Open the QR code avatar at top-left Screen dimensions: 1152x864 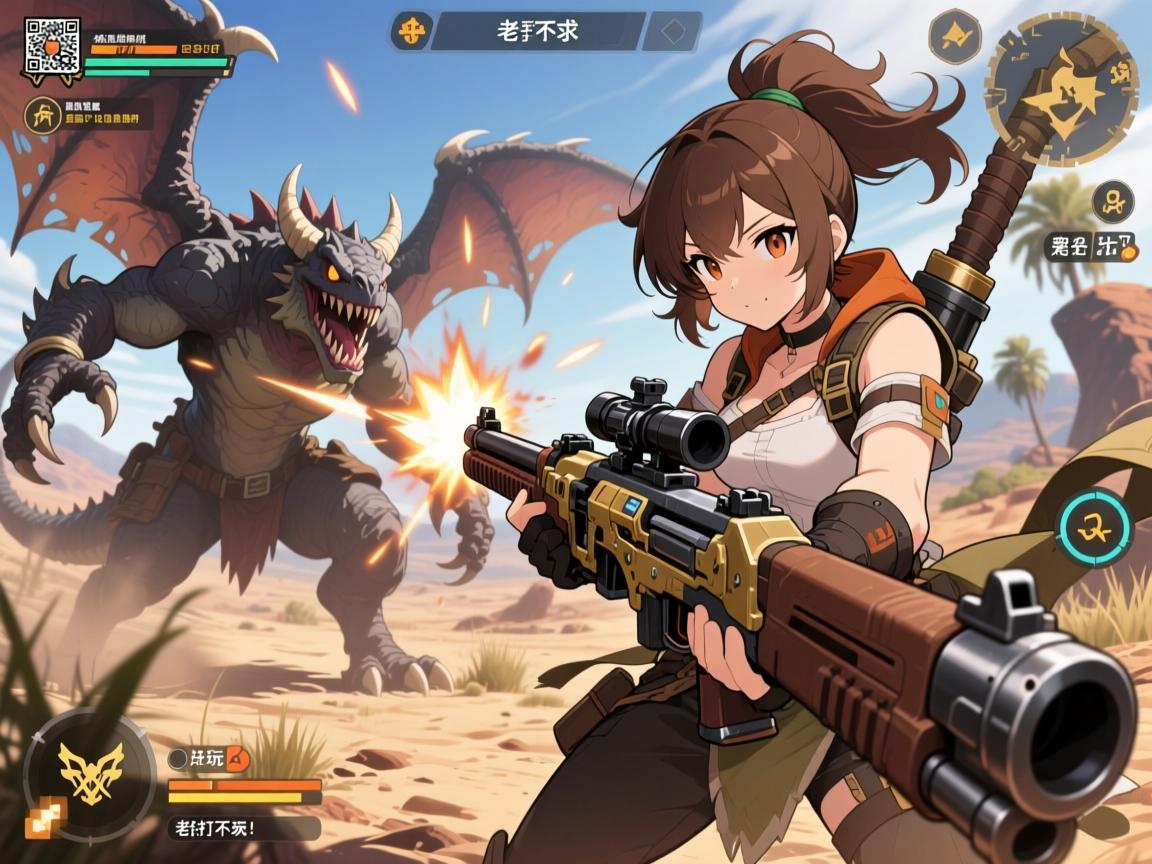tap(51, 45)
